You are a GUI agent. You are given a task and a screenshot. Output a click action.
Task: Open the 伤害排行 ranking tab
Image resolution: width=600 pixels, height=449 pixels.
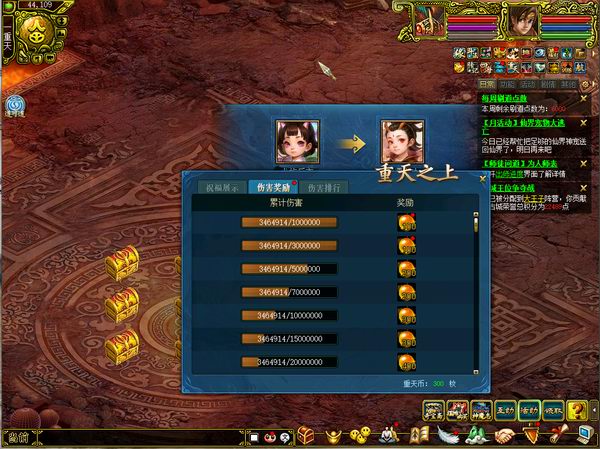(x=322, y=187)
